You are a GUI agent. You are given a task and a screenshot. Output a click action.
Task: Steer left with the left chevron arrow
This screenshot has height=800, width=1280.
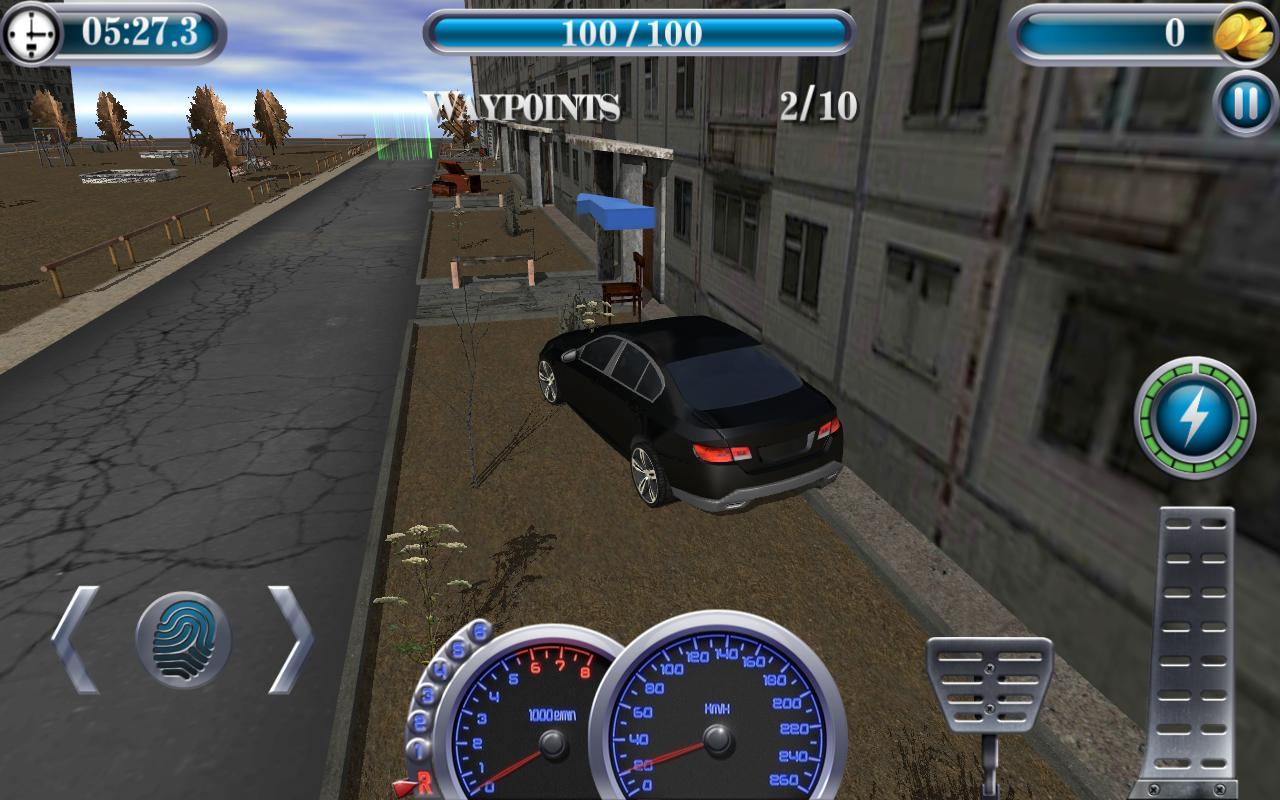(x=76, y=638)
